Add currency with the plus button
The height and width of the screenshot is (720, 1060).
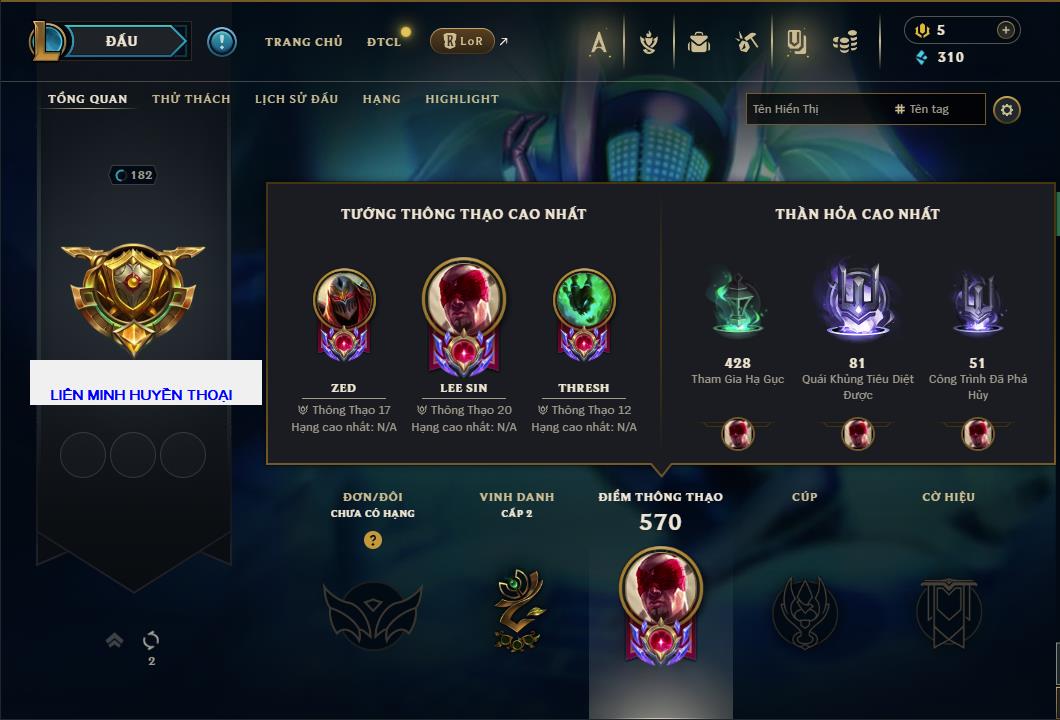click(x=1005, y=30)
